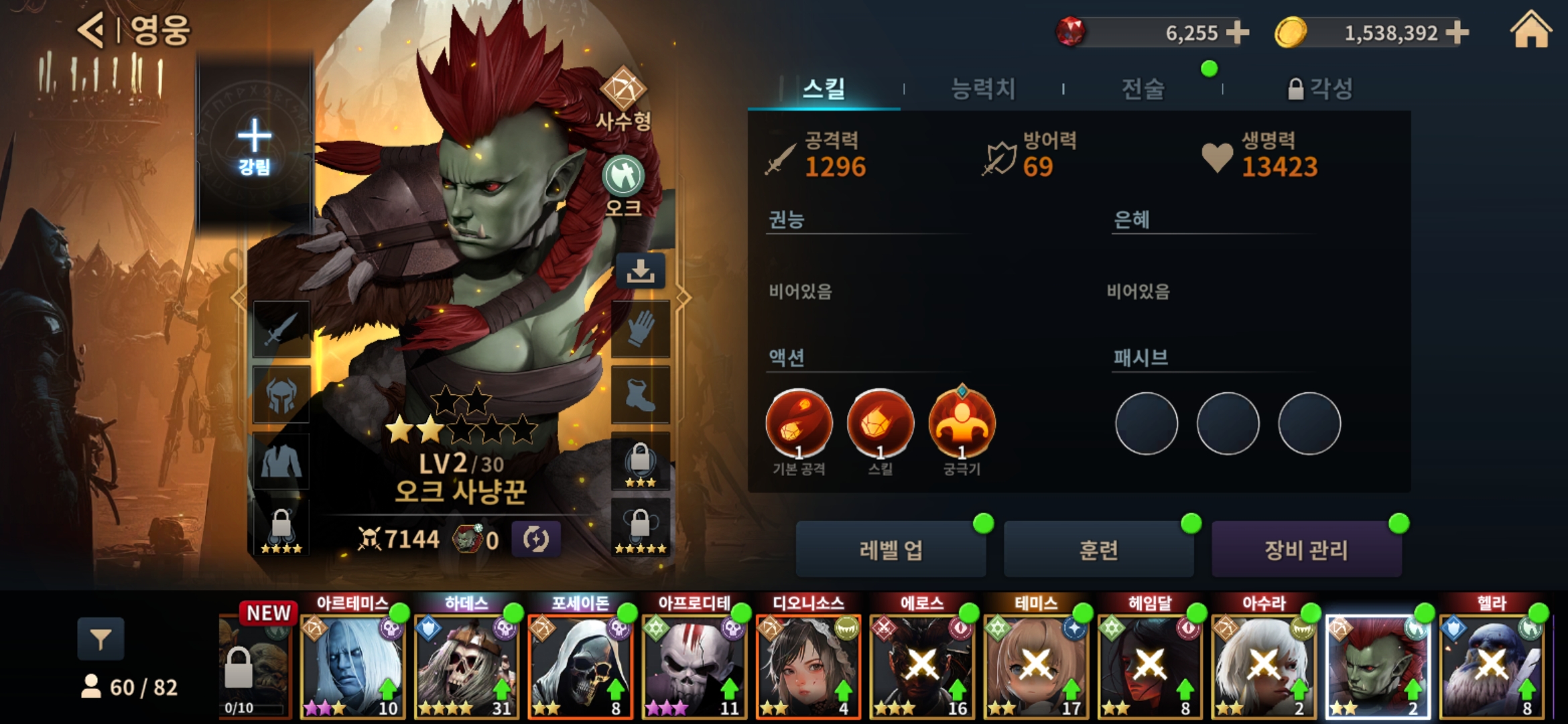Open 장비 관리 equipment management
Viewport: 1568px width, 724px height.
1306,550
